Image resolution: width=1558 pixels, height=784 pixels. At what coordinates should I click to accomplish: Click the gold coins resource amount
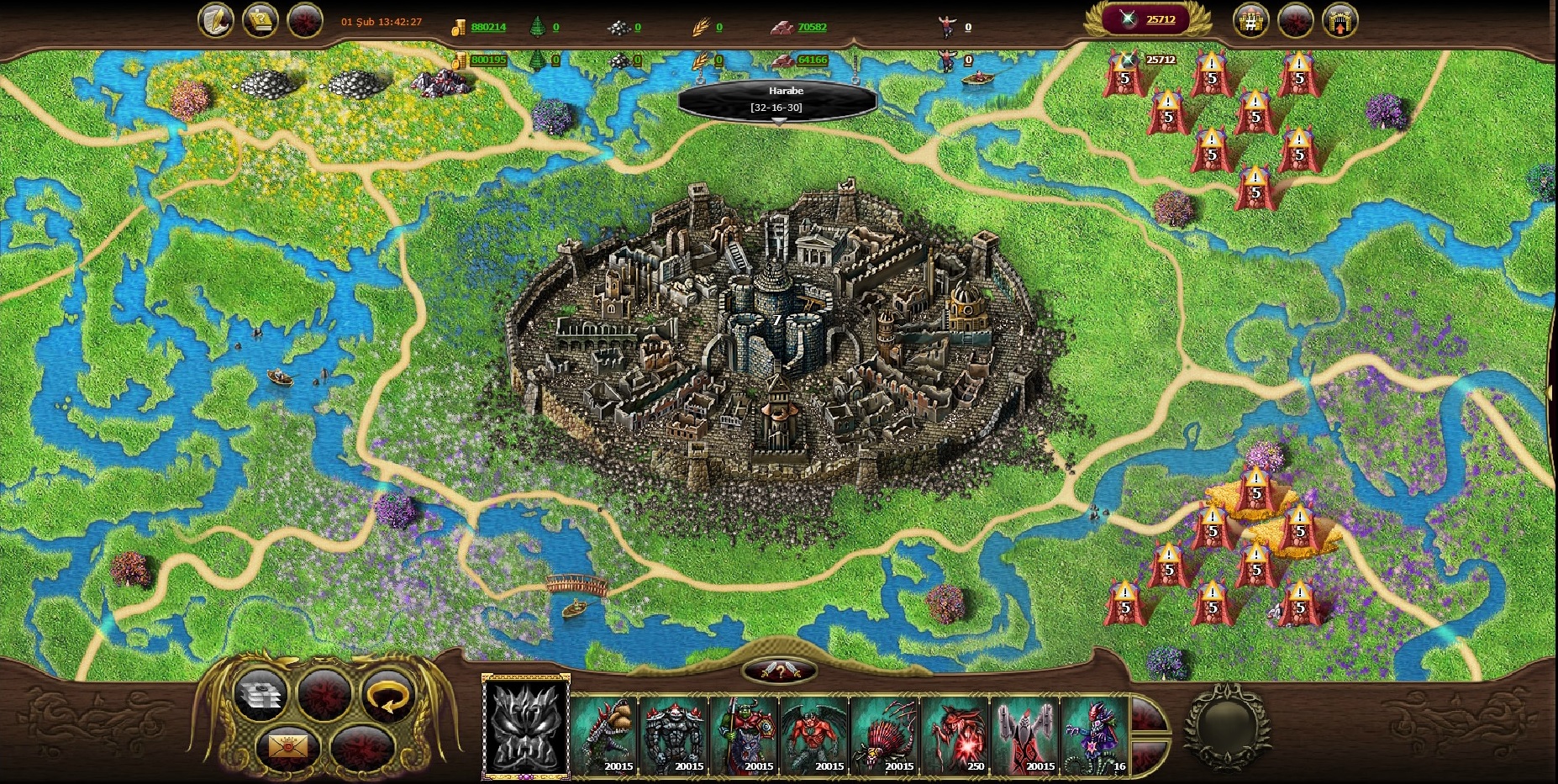(487, 27)
